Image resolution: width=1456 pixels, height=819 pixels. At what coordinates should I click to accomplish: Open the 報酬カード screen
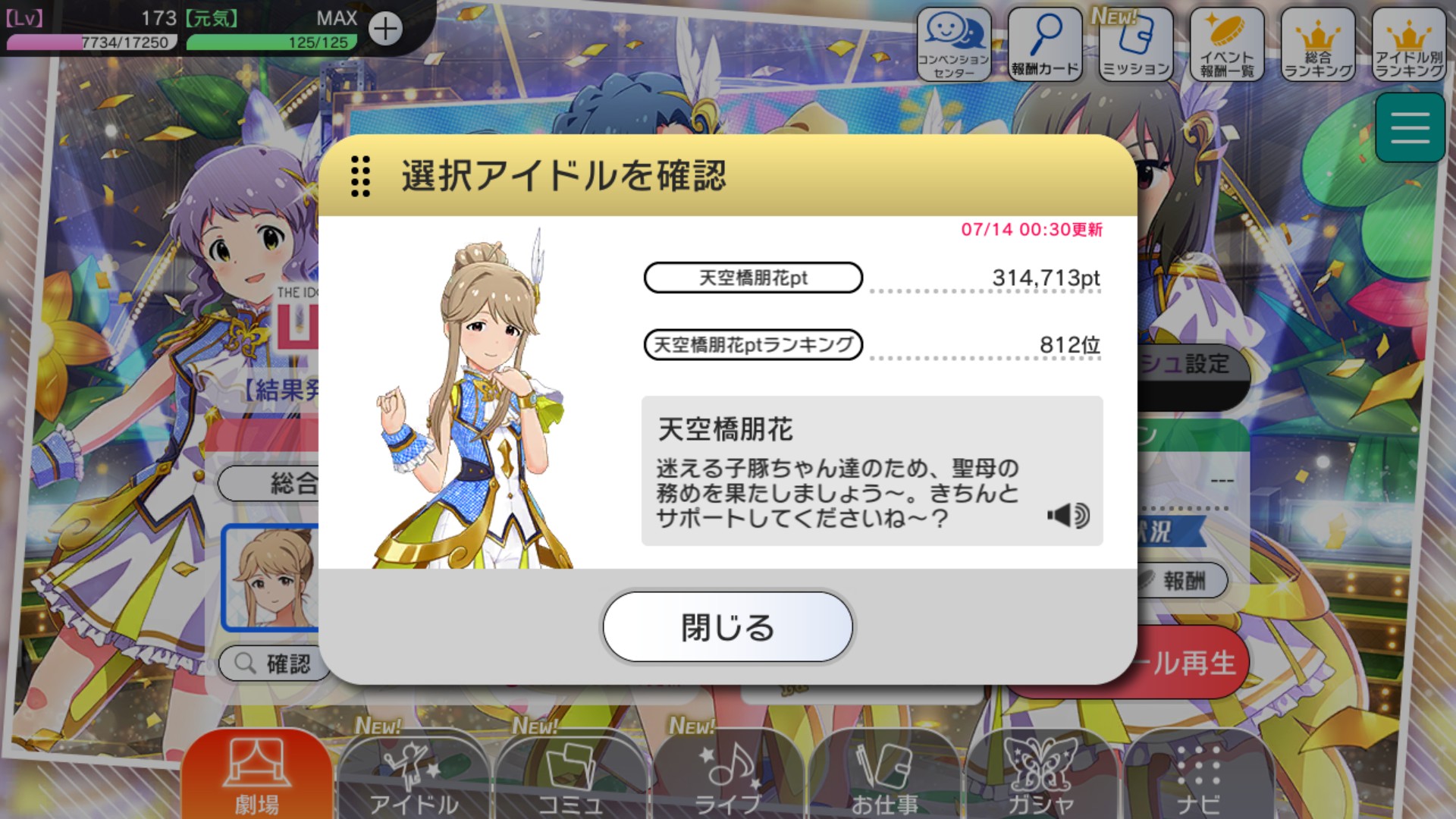[1045, 43]
